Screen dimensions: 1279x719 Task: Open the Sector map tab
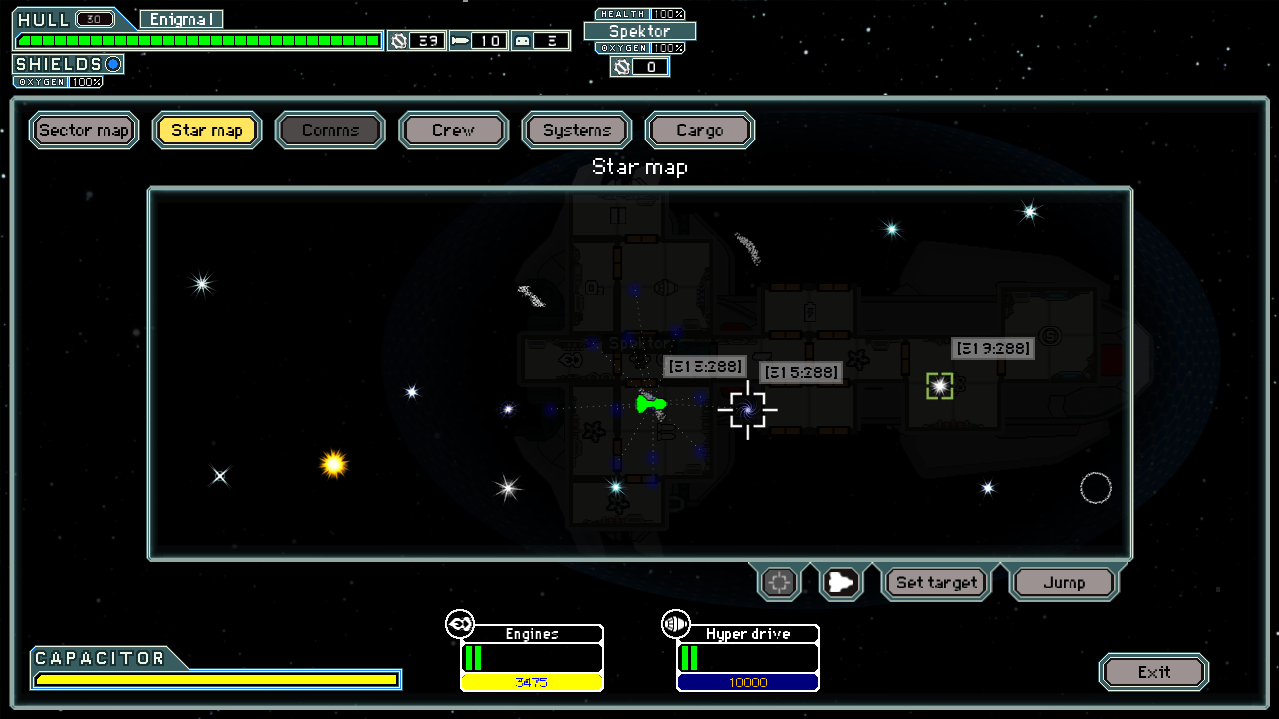tap(84, 130)
